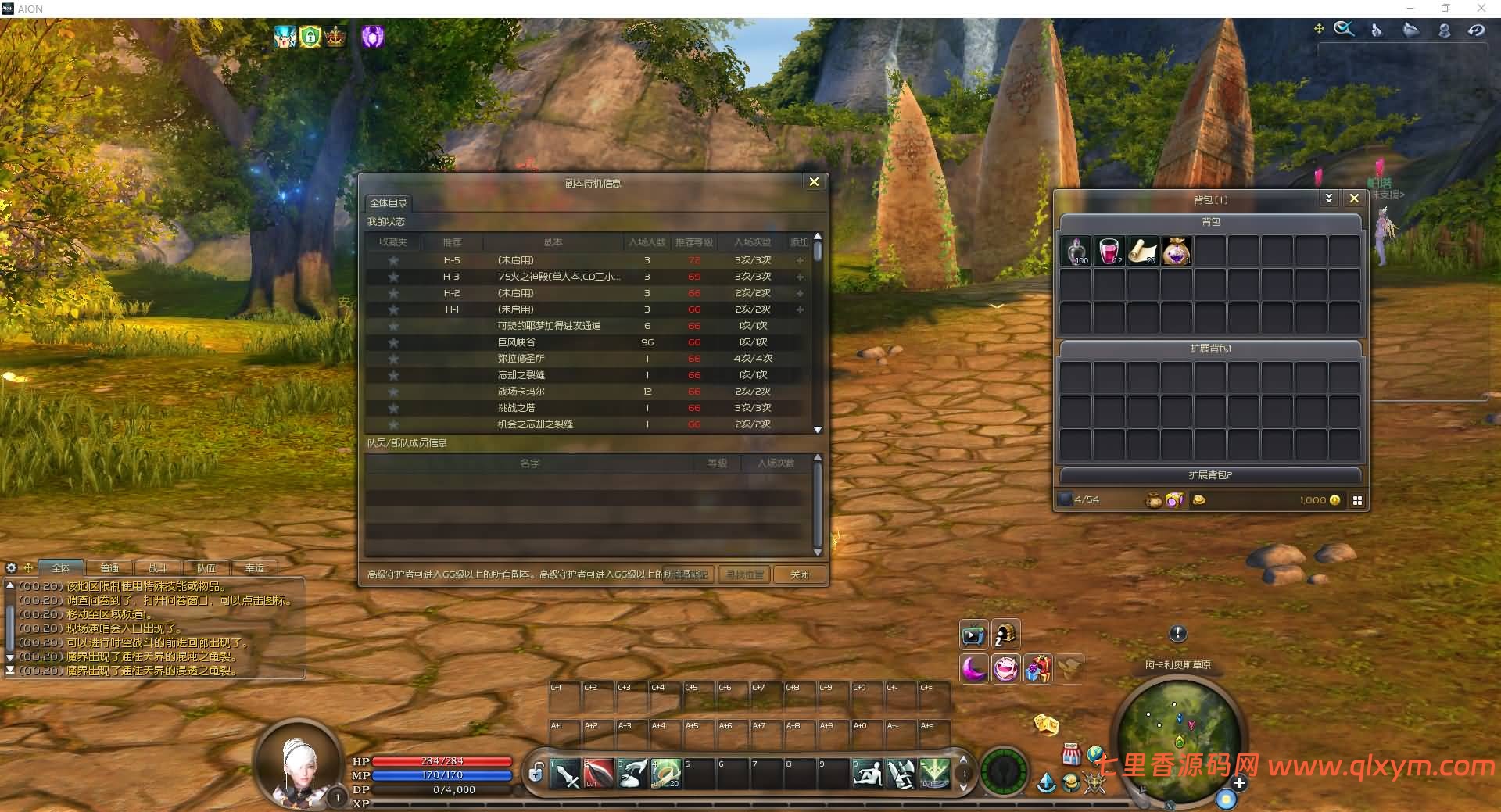Click the blue MP bar next to the portrait

pos(442,774)
